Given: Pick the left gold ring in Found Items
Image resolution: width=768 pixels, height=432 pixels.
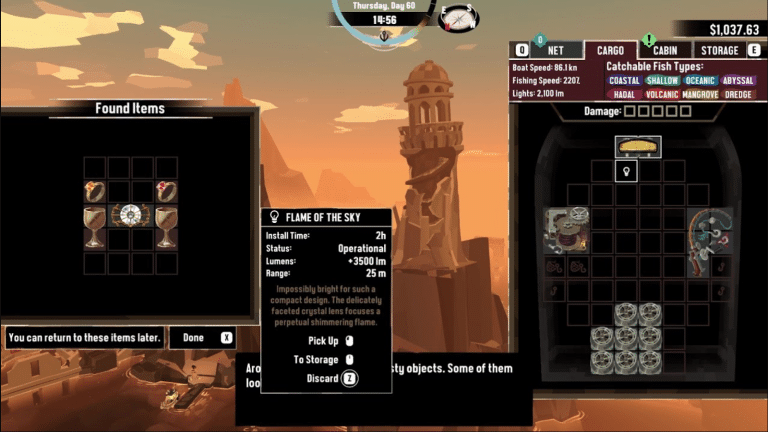Looking at the screenshot, I should (x=95, y=190).
